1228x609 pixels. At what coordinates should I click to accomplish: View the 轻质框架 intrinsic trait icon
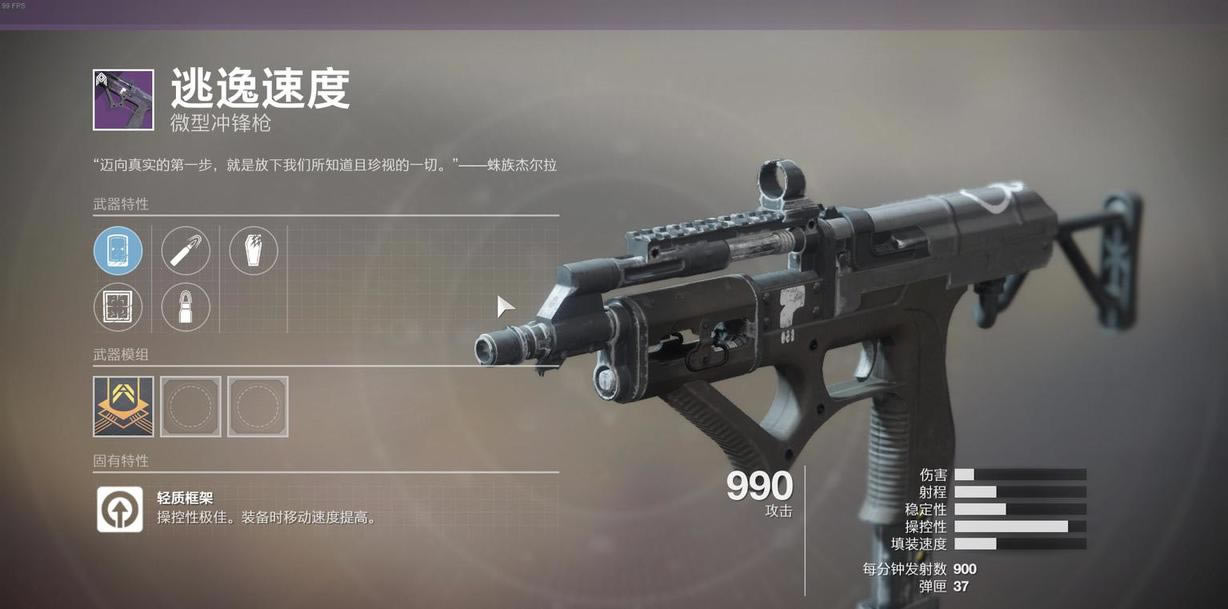point(120,509)
